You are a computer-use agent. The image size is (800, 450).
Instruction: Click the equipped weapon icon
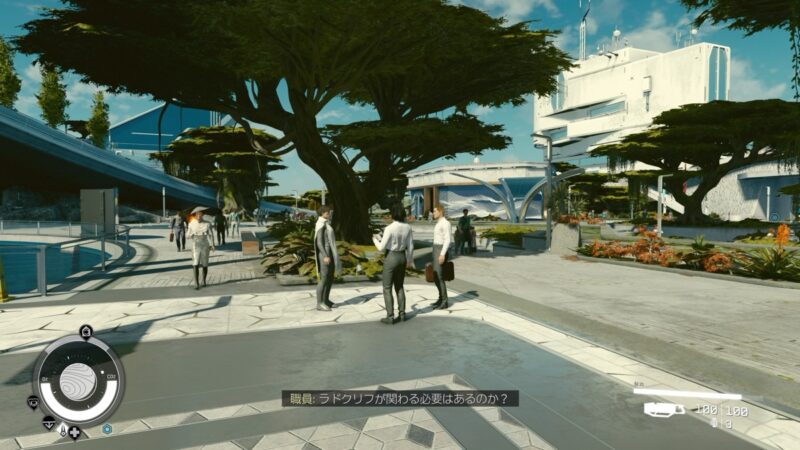(663, 409)
